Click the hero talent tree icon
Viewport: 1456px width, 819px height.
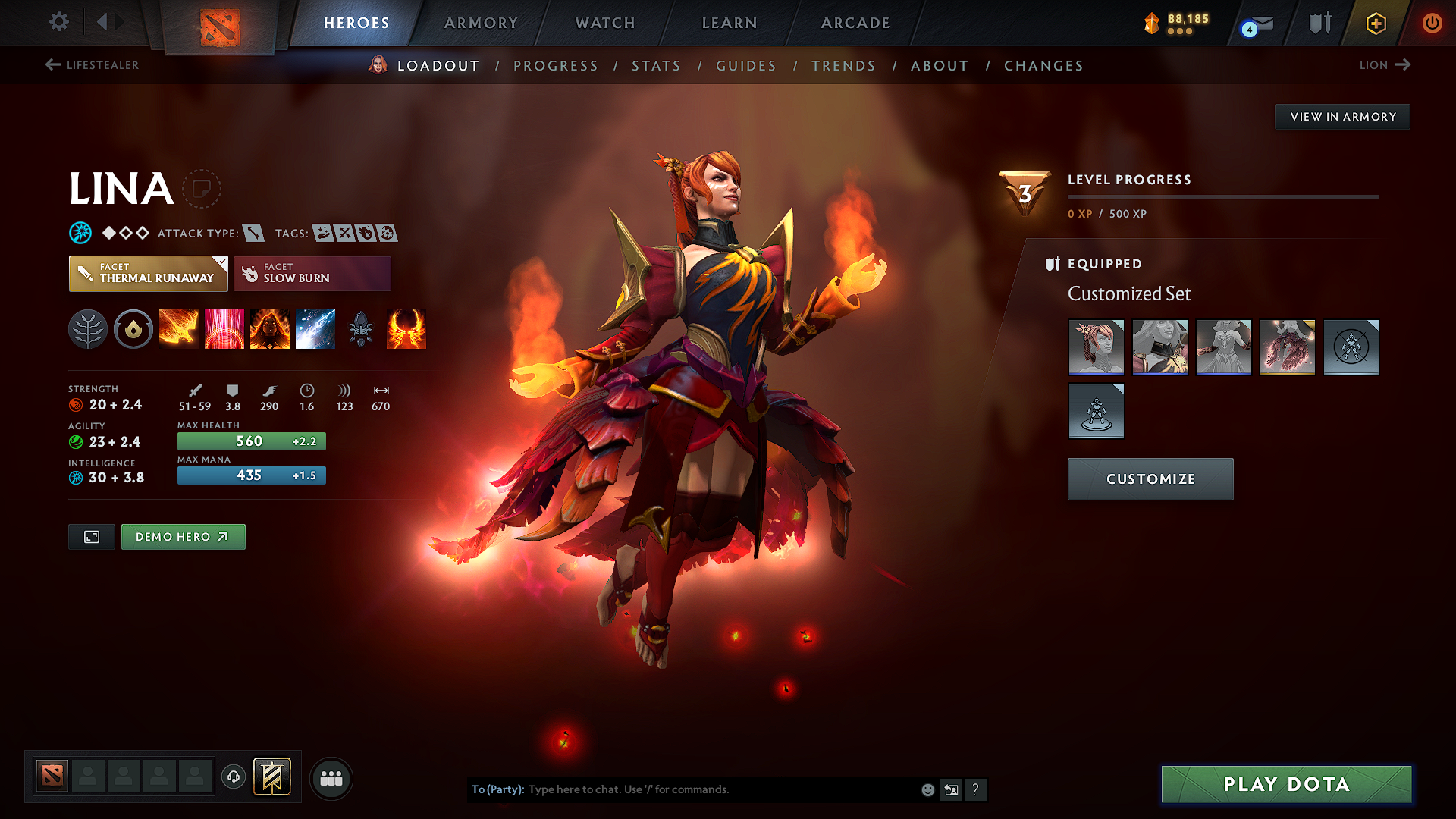click(88, 329)
